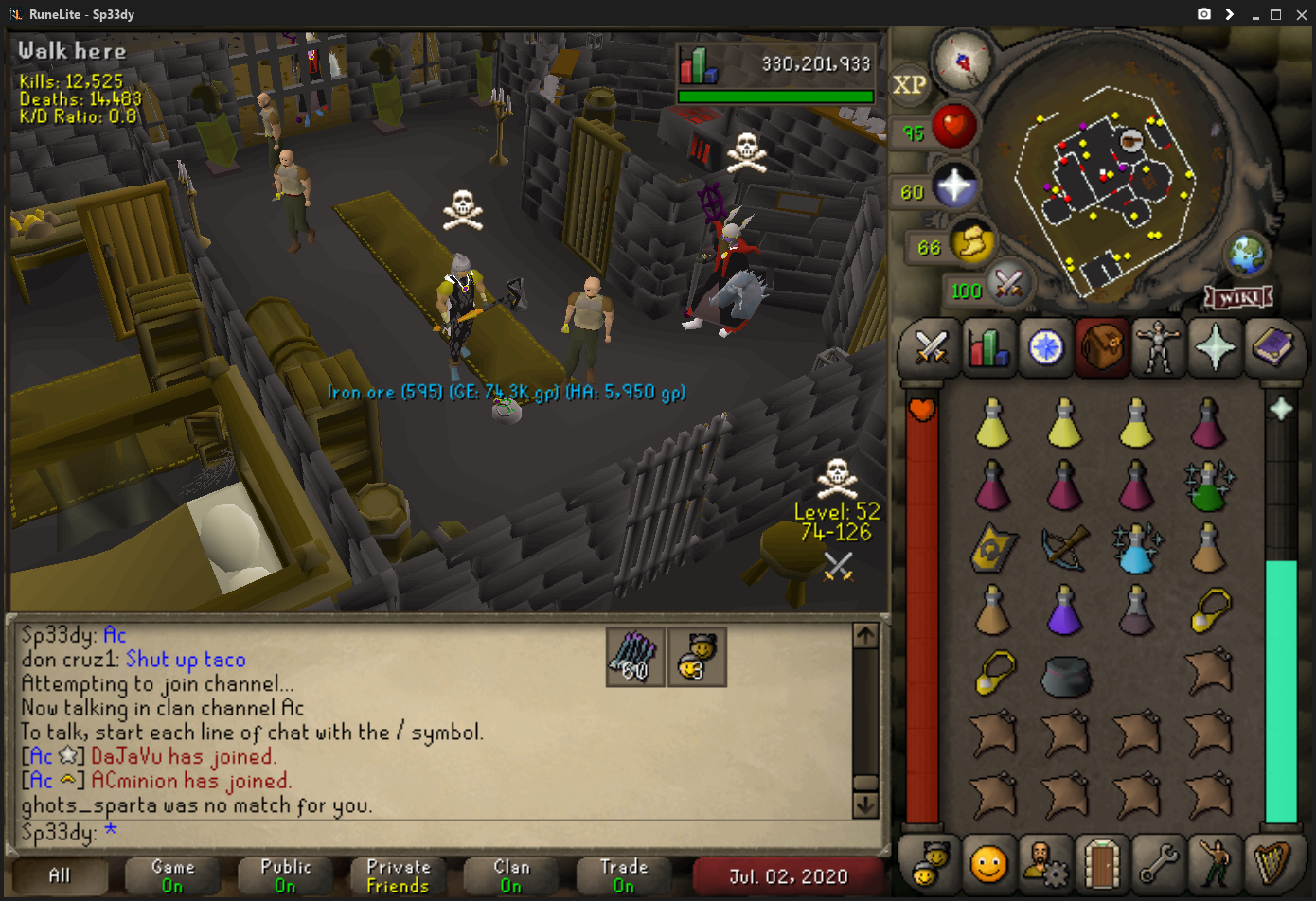Toggle the XP drops button
The height and width of the screenshot is (901, 1316).
click(909, 85)
